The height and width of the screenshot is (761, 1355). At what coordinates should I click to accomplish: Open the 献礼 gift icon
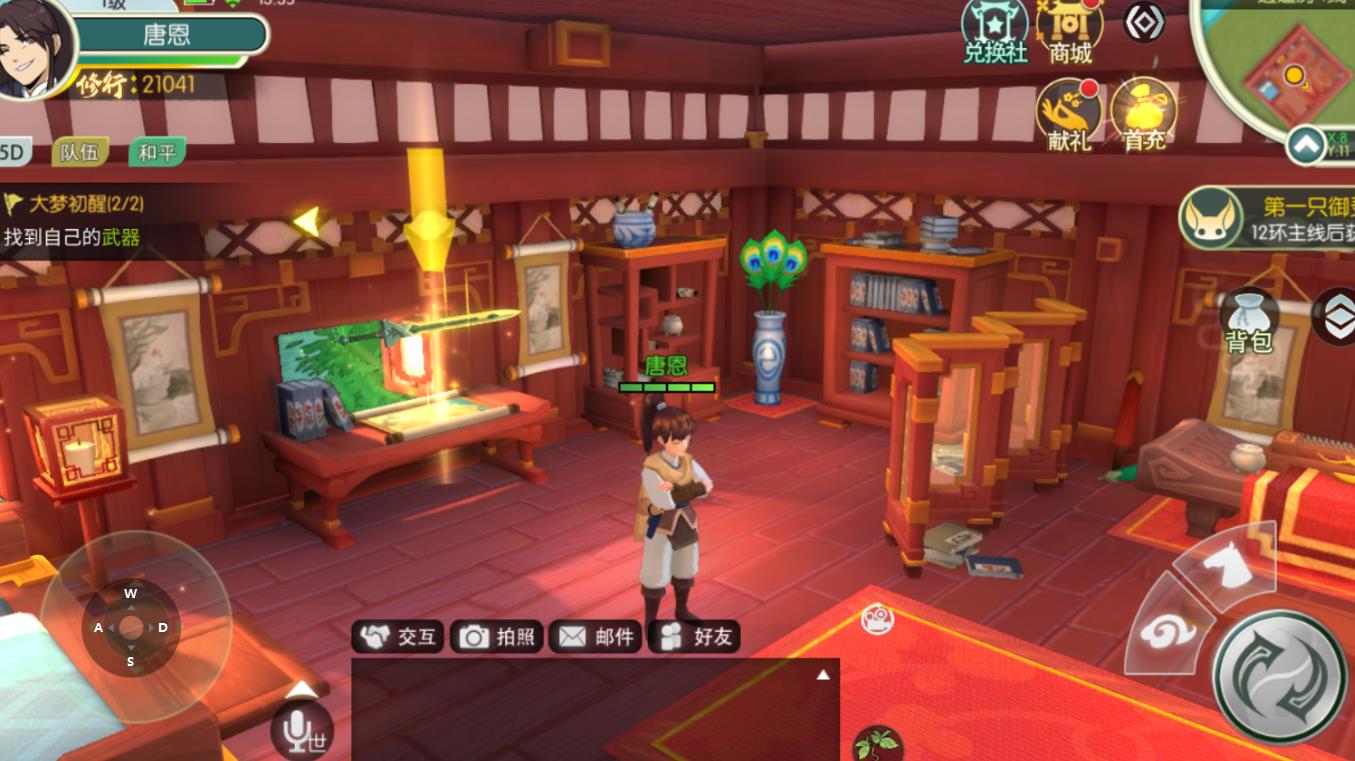(x=1068, y=115)
